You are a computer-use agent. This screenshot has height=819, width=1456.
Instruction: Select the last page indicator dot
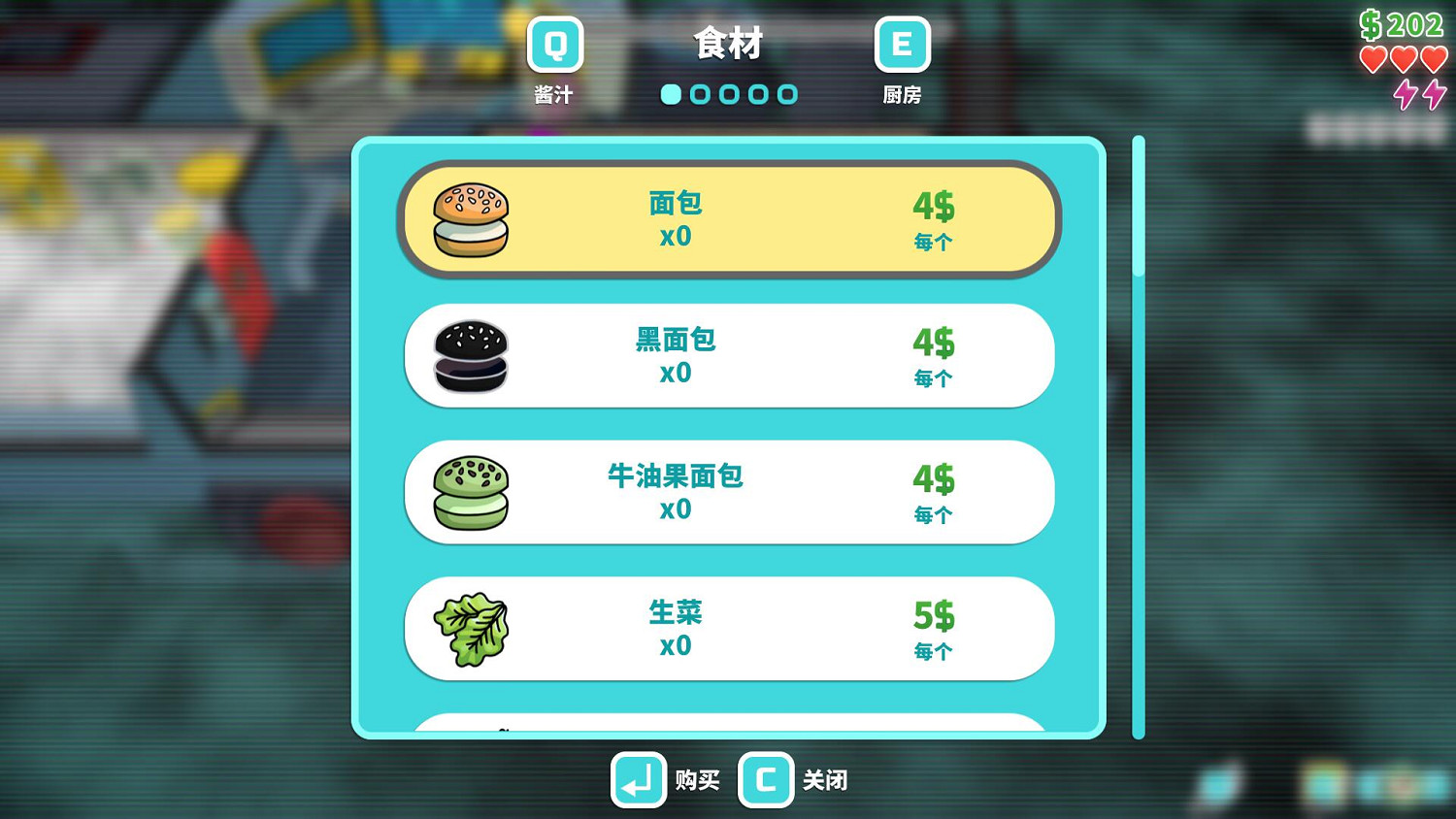[787, 95]
